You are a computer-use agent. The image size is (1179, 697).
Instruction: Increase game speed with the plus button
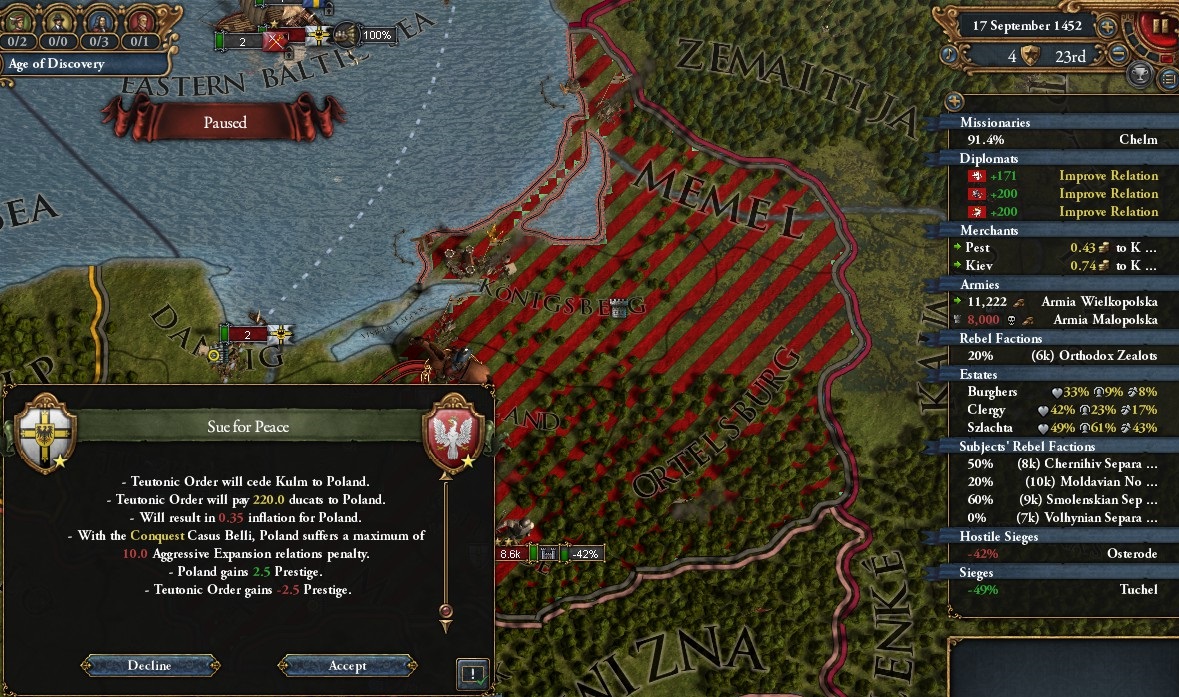coord(1107,27)
